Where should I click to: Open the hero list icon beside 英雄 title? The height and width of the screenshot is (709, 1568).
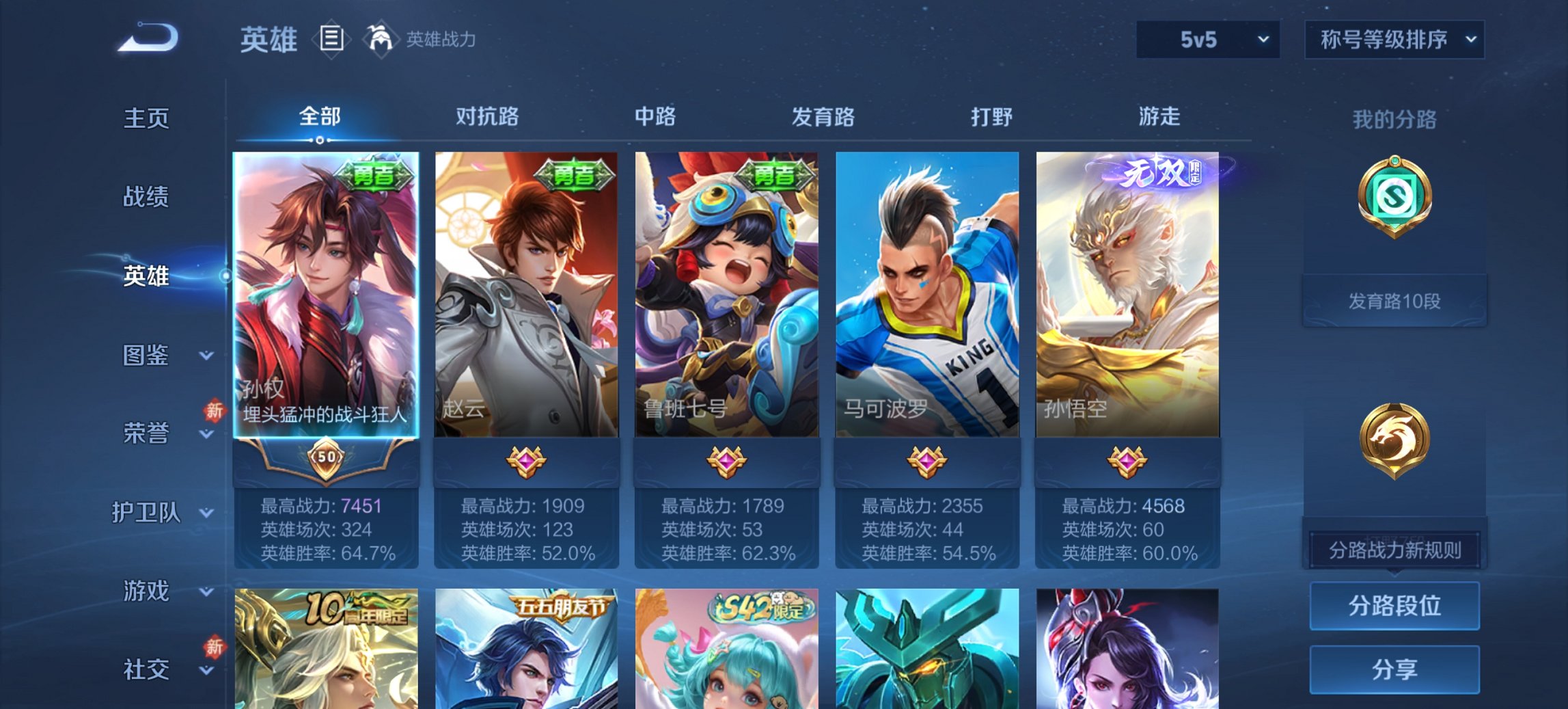click(333, 40)
